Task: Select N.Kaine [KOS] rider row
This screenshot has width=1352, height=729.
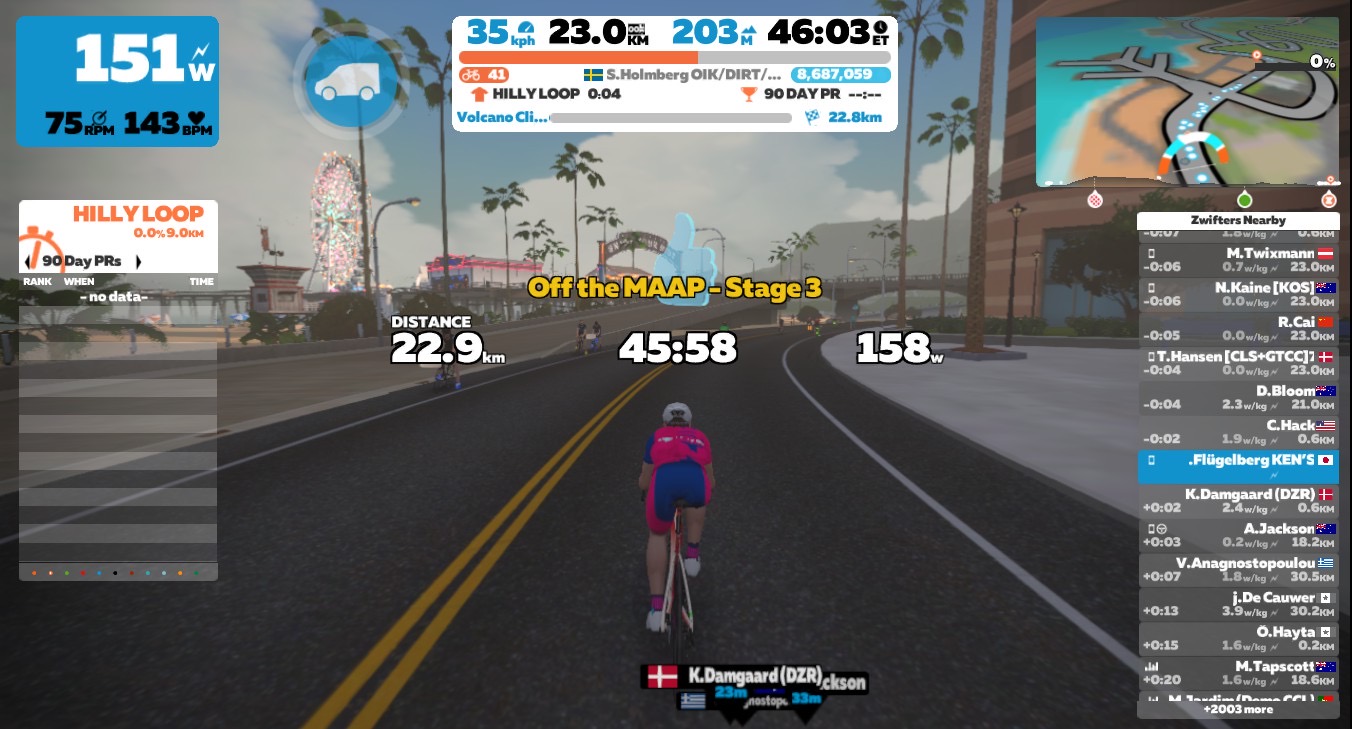Action: [x=1238, y=294]
